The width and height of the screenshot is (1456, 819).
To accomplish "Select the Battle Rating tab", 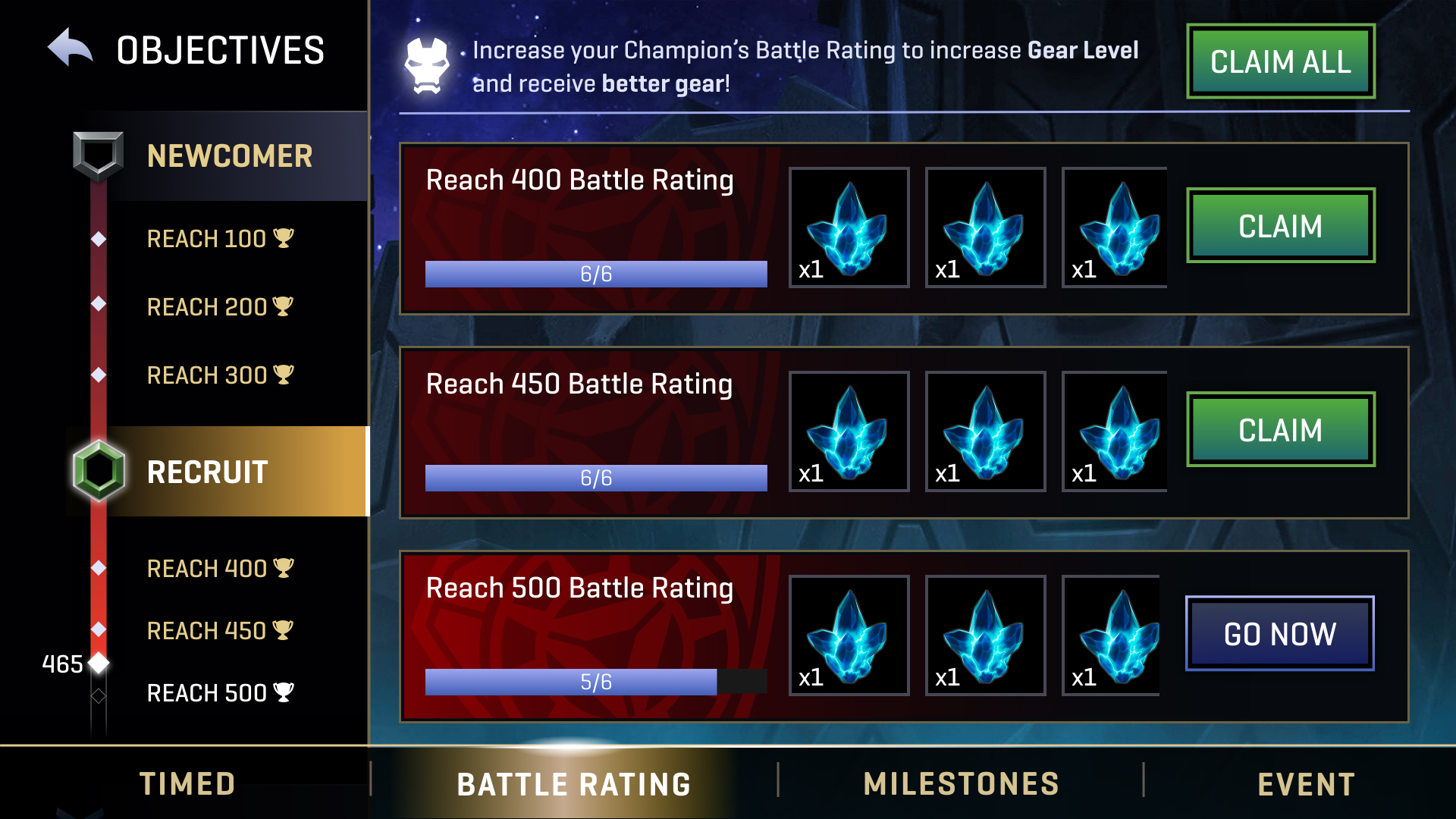I will pyautogui.click(x=574, y=784).
